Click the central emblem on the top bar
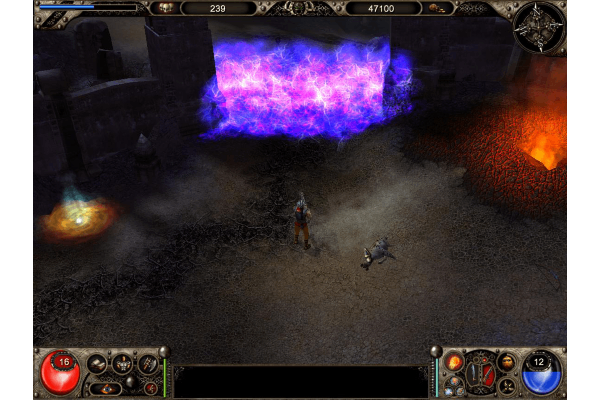Image resolution: width=600 pixels, height=400 pixels. (x=296, y=8)
